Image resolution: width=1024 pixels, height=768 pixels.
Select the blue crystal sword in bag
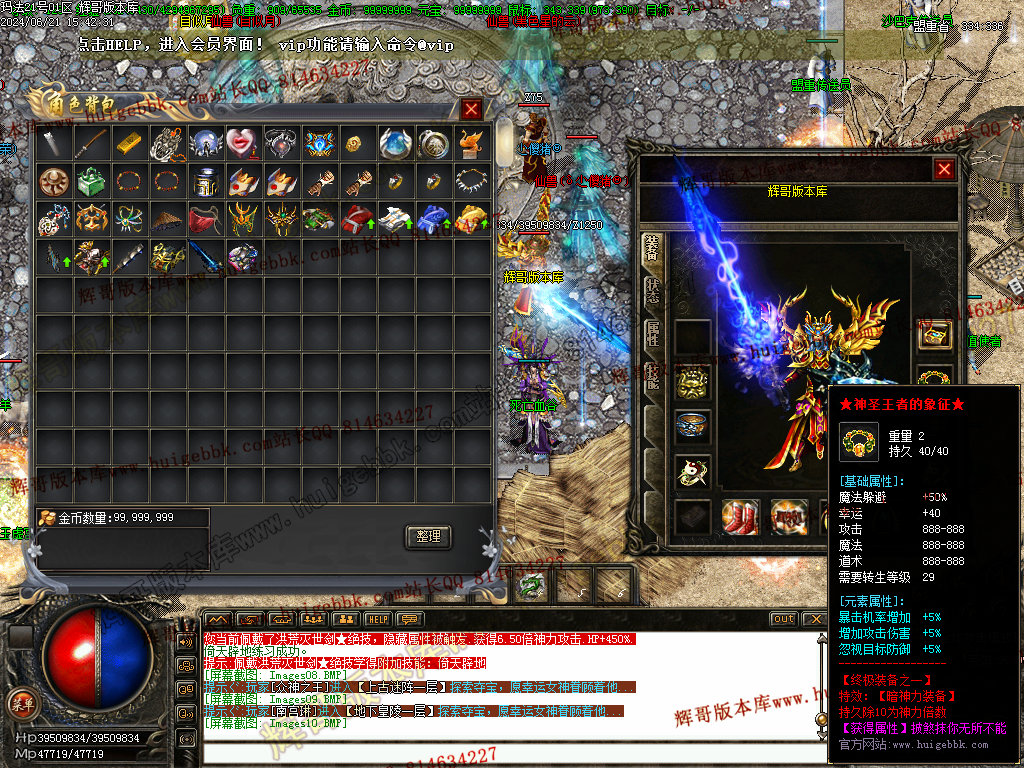tap(204, 257)
